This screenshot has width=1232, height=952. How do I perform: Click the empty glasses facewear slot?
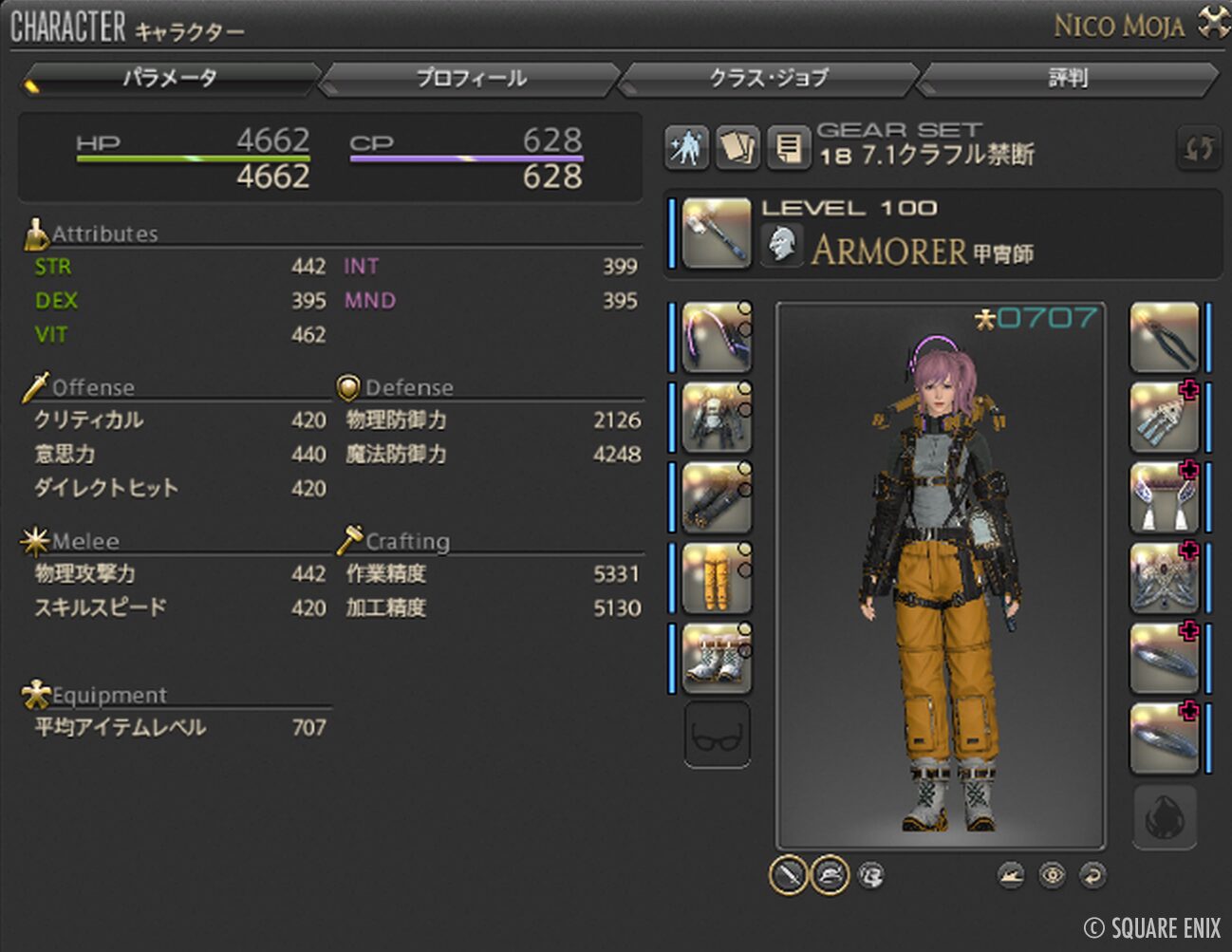tap(717, 735)
